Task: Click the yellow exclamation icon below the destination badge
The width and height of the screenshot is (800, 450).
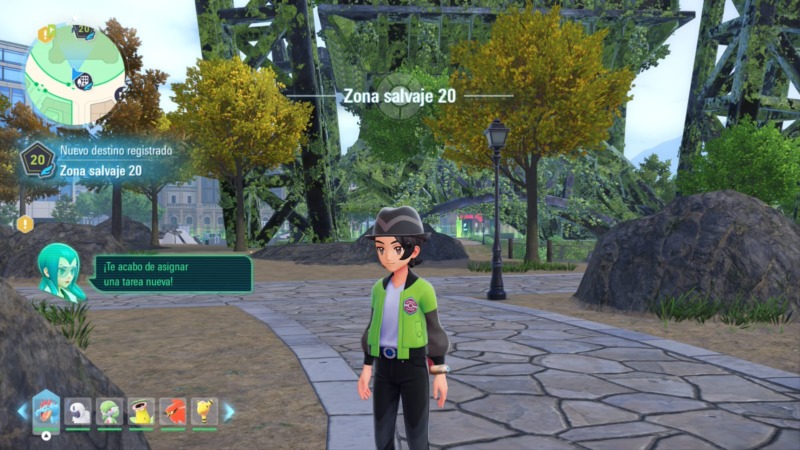Action: (25, 224)
